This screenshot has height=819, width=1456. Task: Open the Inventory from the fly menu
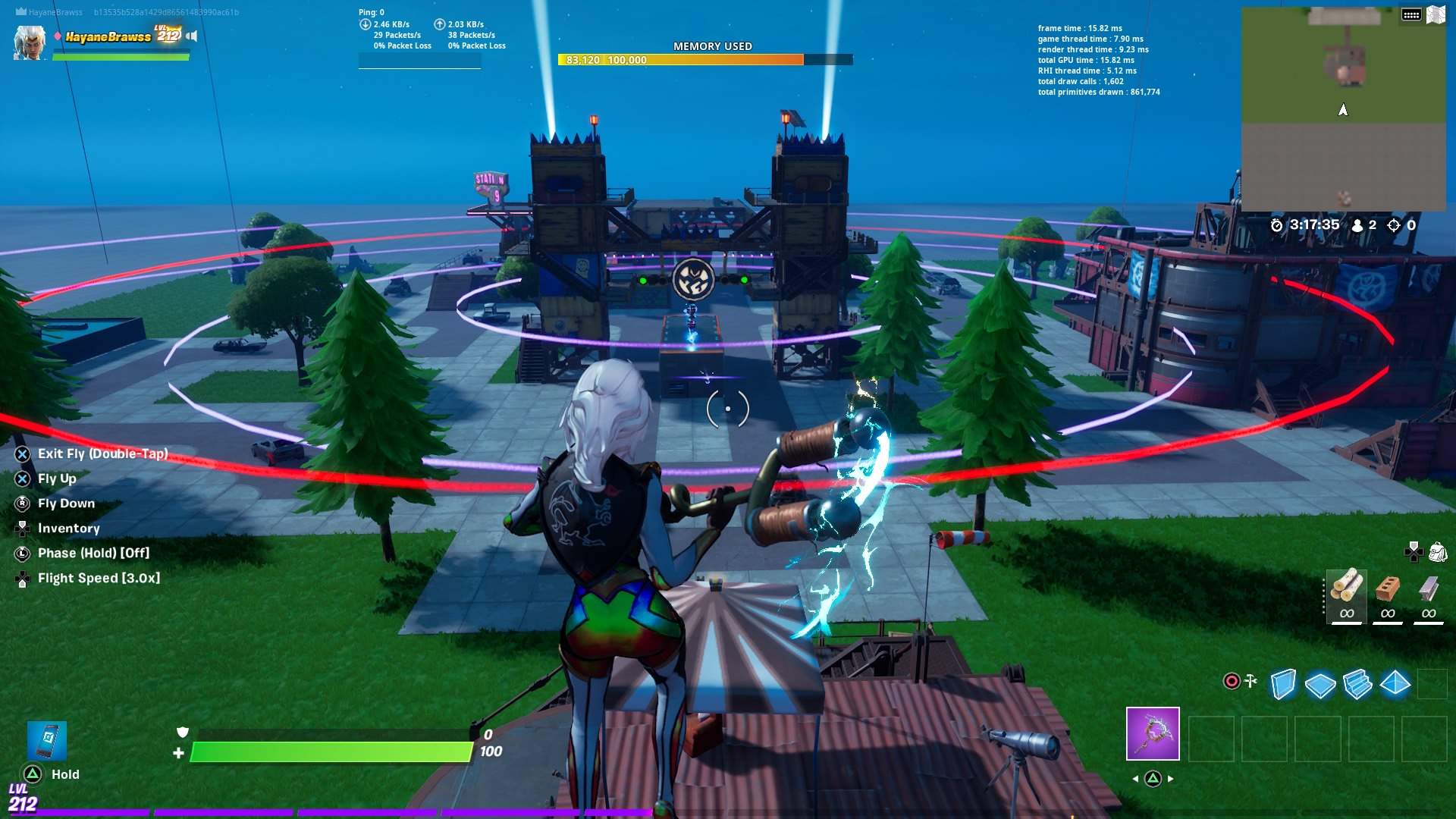pyautogui.click(x=68, y=528)
